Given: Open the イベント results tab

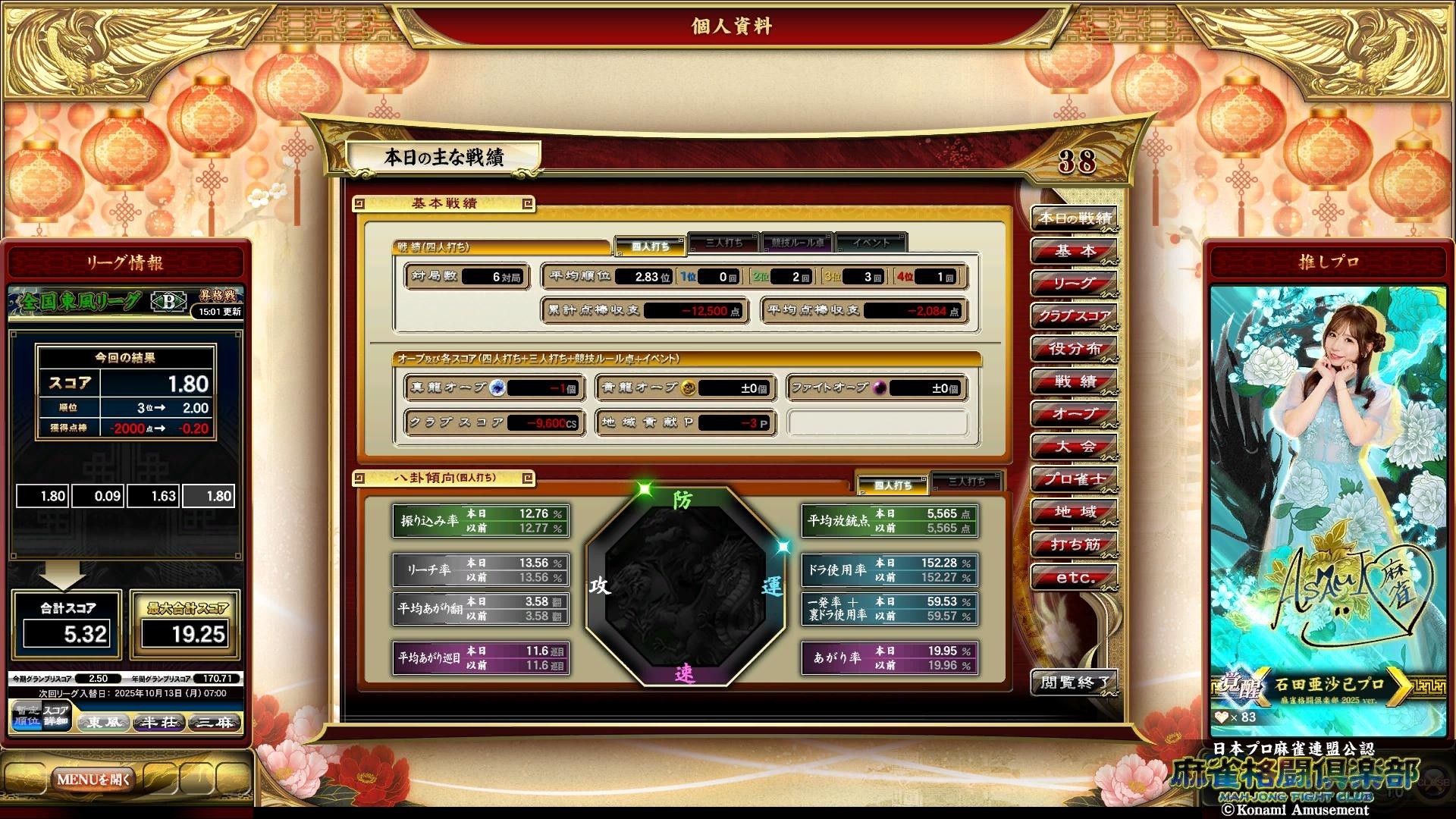Looking at the screenshot, I should [872, 241].
